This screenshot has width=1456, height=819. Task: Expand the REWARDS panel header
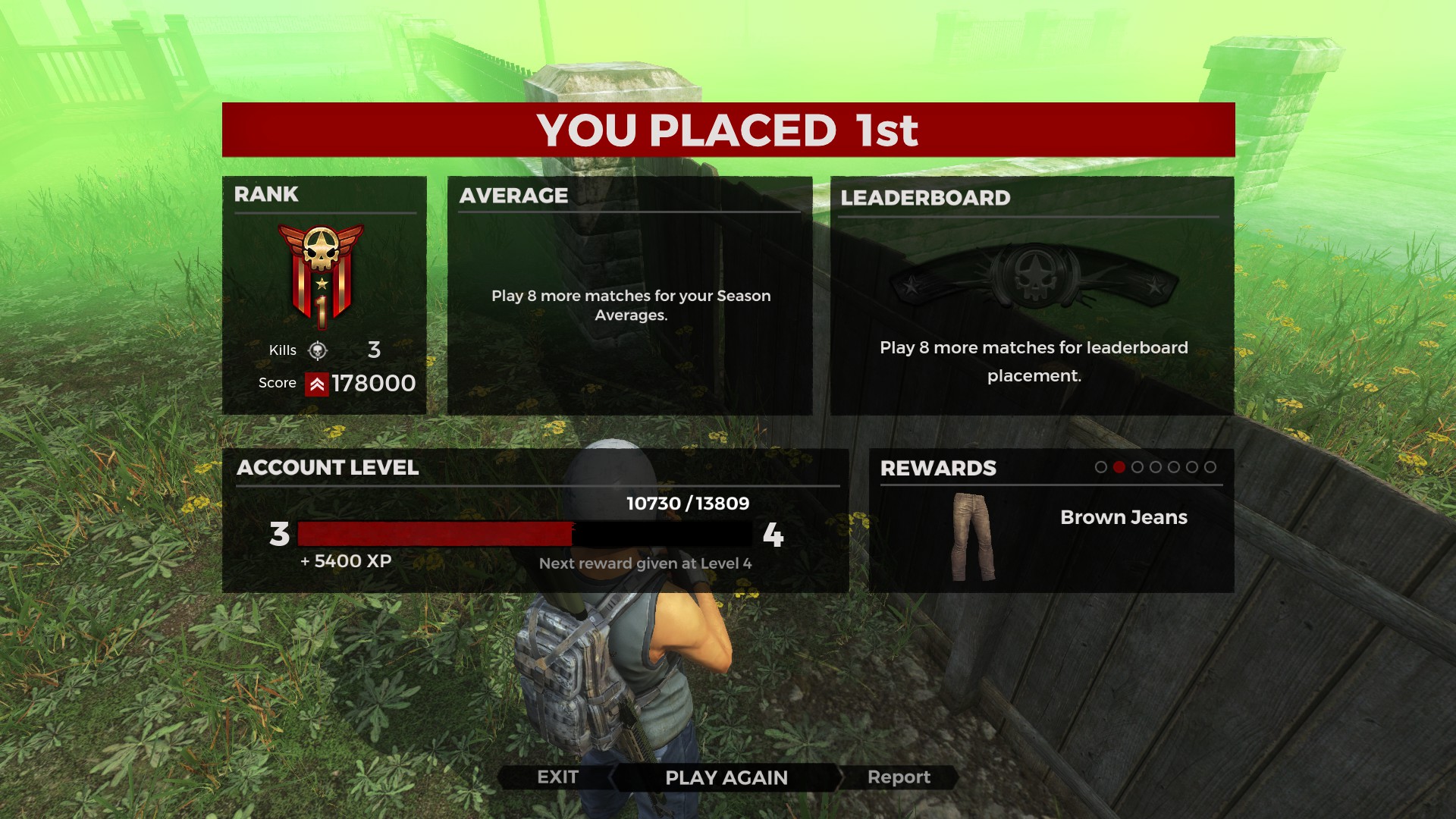937,469
